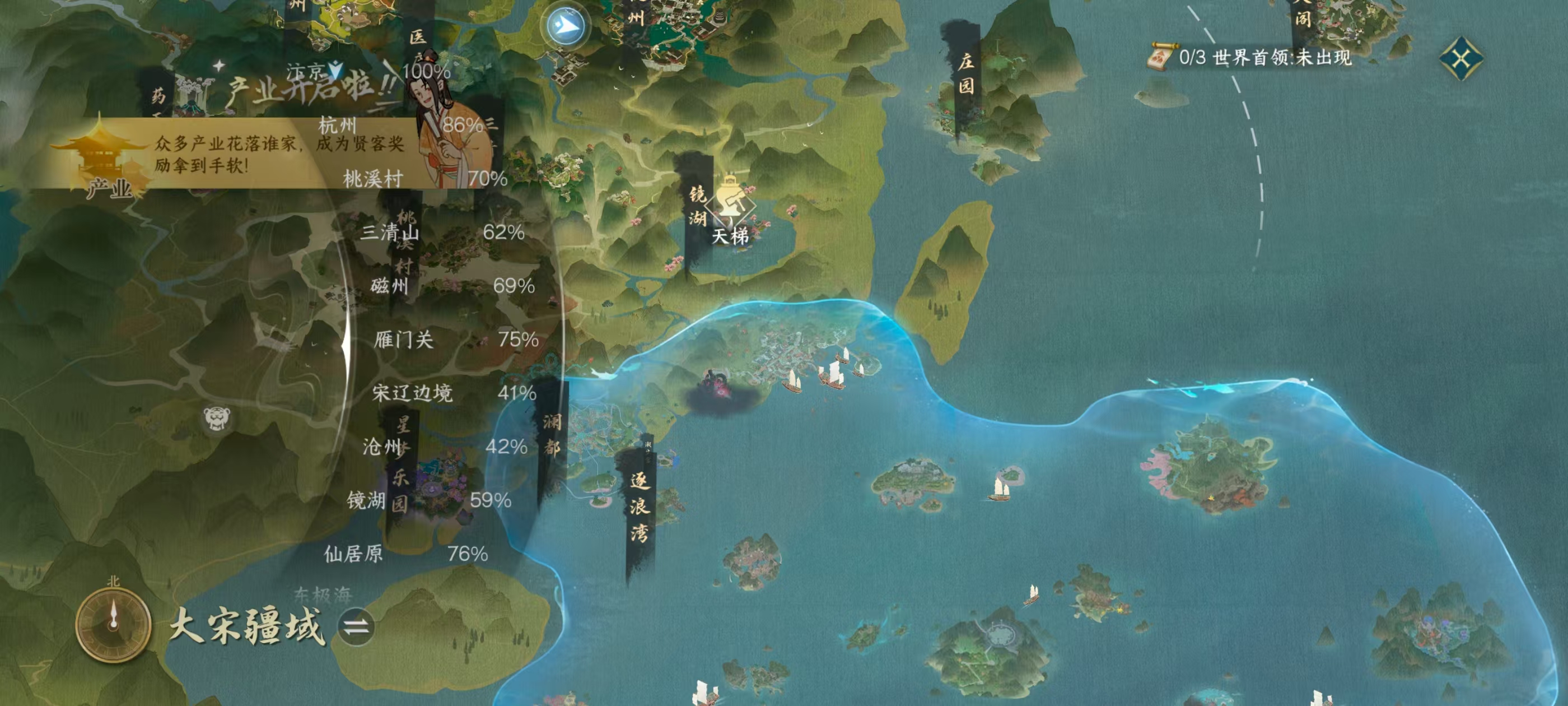This screenshot has height=706, width=1568.
Task: Select the tiger head map marker
Action: click(217, 418)
